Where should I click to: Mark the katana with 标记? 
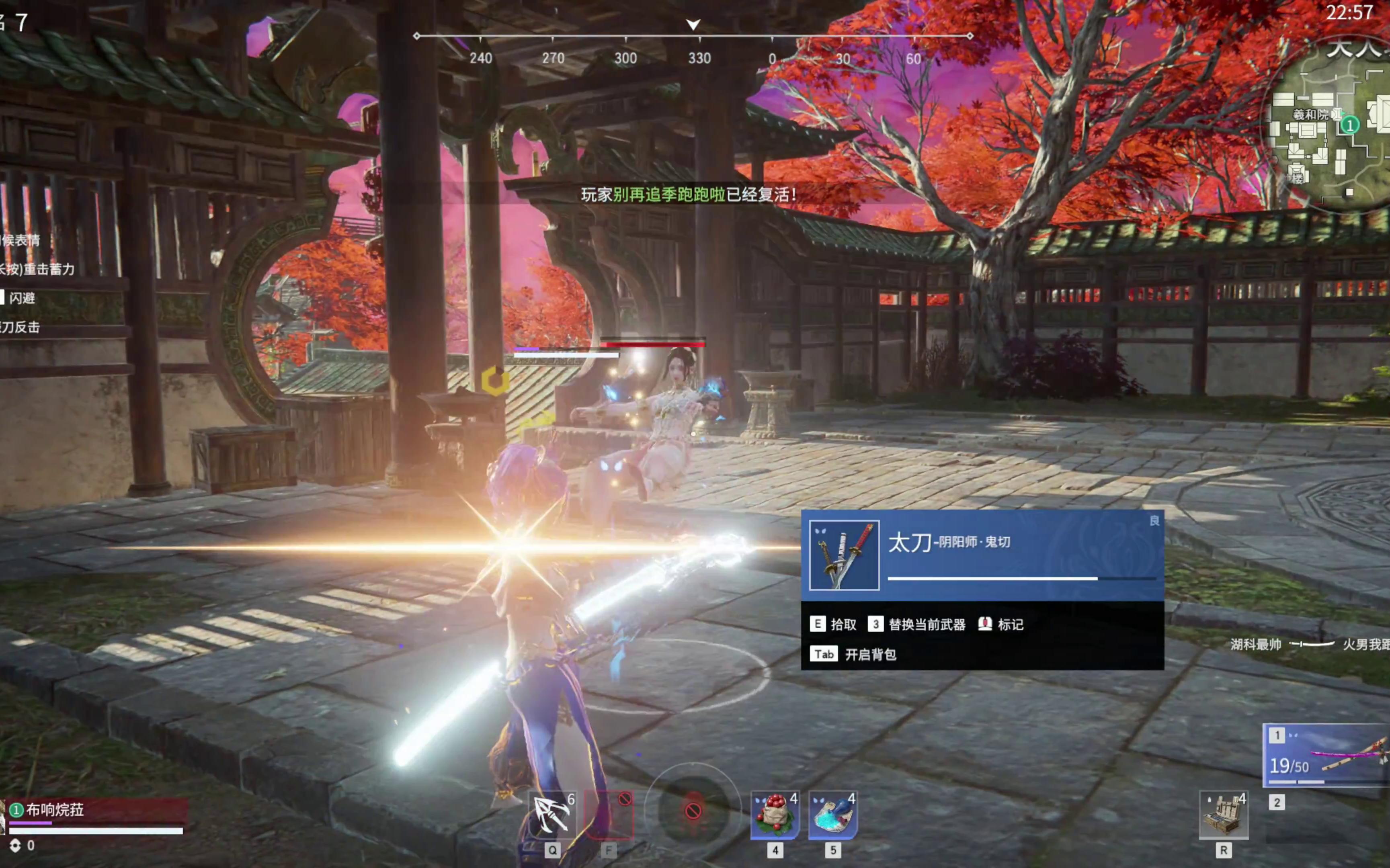[x=1001, y=624]
